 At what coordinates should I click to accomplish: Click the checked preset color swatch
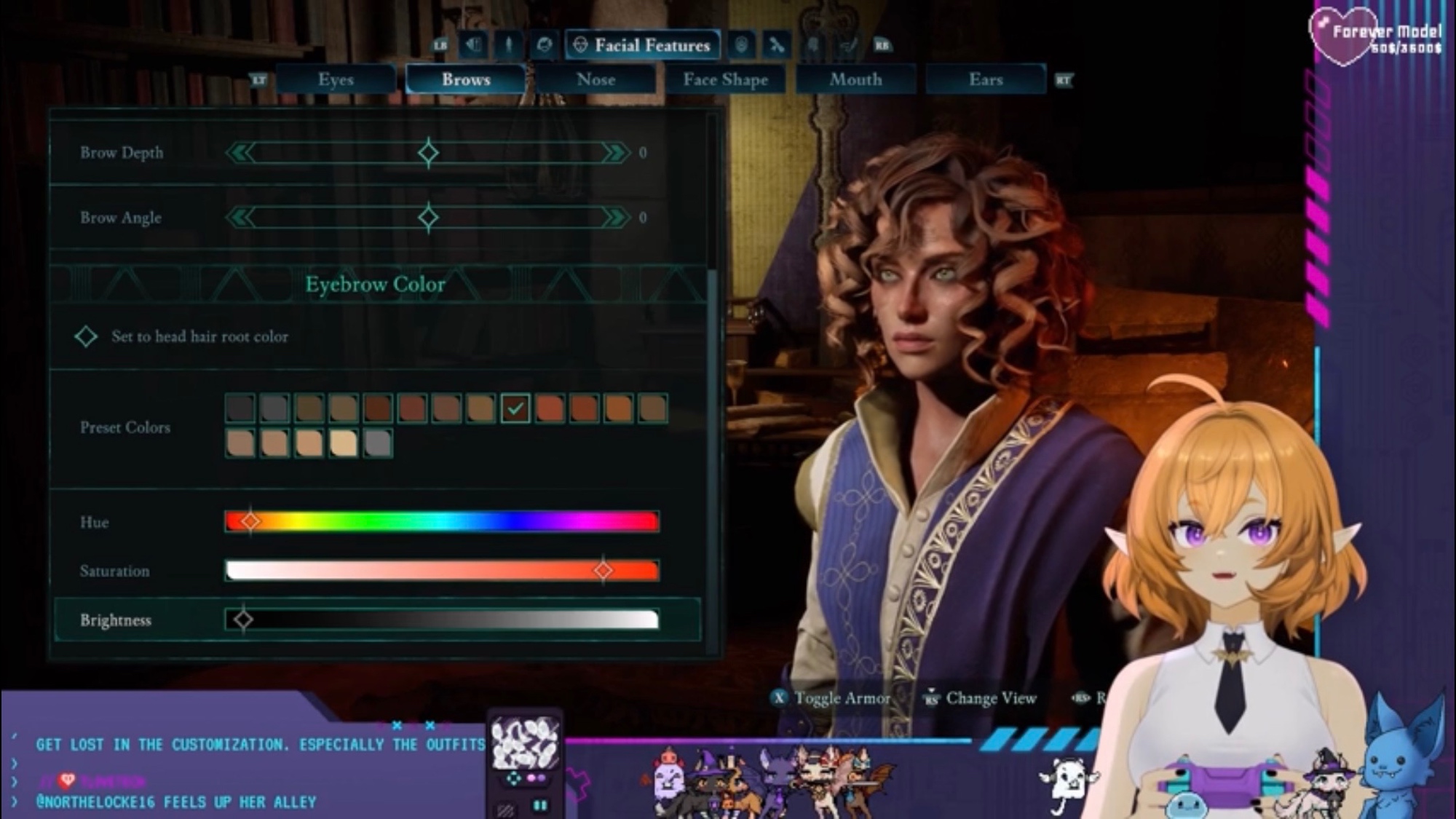pyautogui.click(x=515, y=408)
